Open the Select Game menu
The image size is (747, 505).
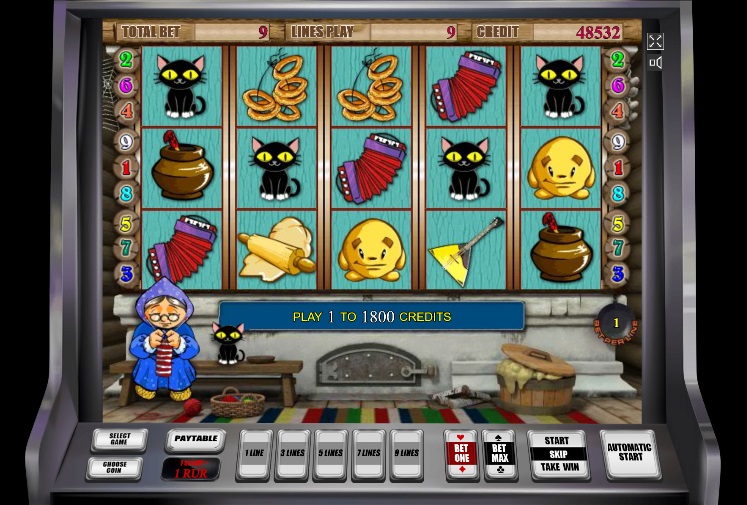click(119, 440)
